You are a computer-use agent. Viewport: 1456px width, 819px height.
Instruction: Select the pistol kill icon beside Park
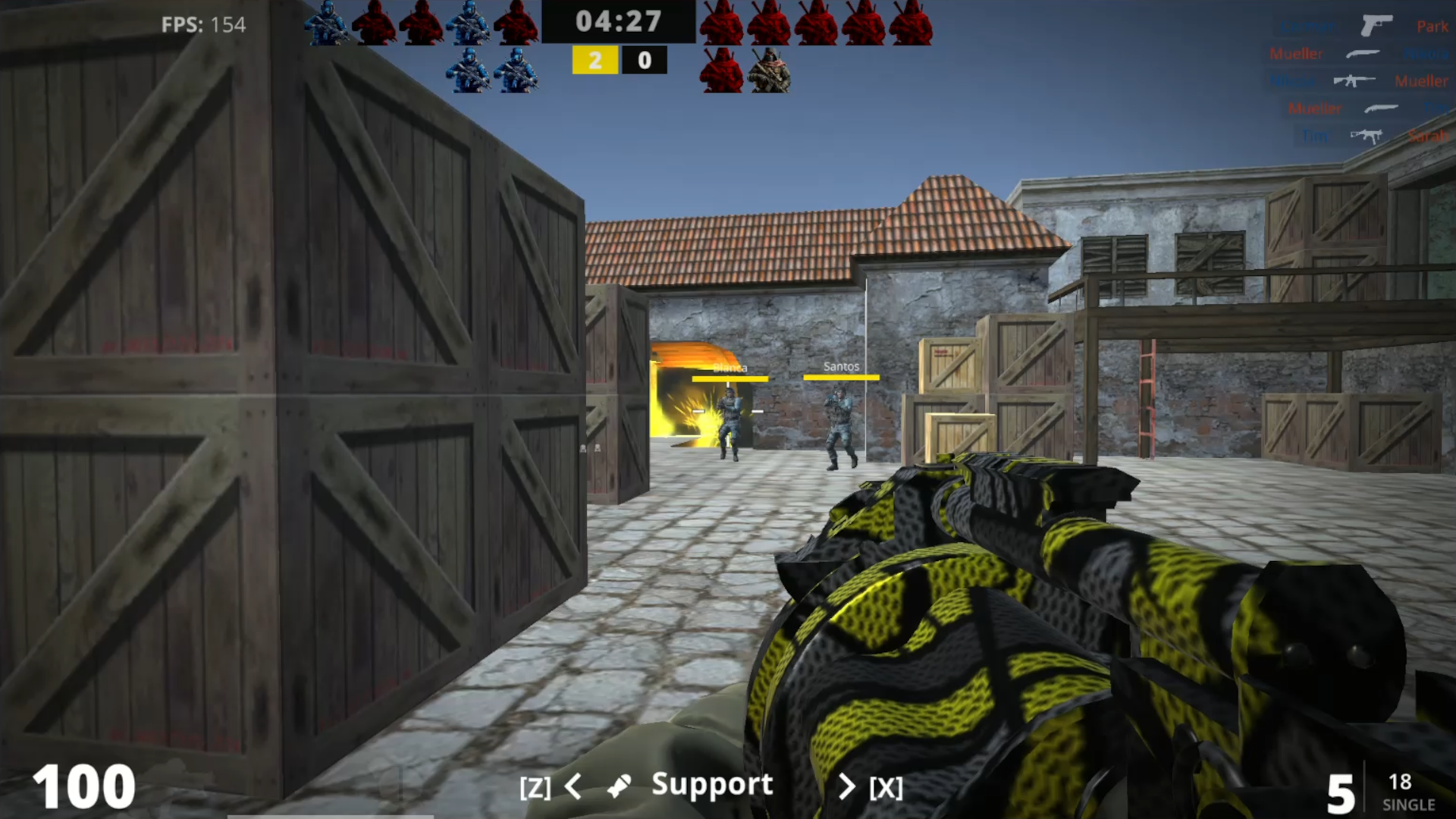tap(1377, 26)
